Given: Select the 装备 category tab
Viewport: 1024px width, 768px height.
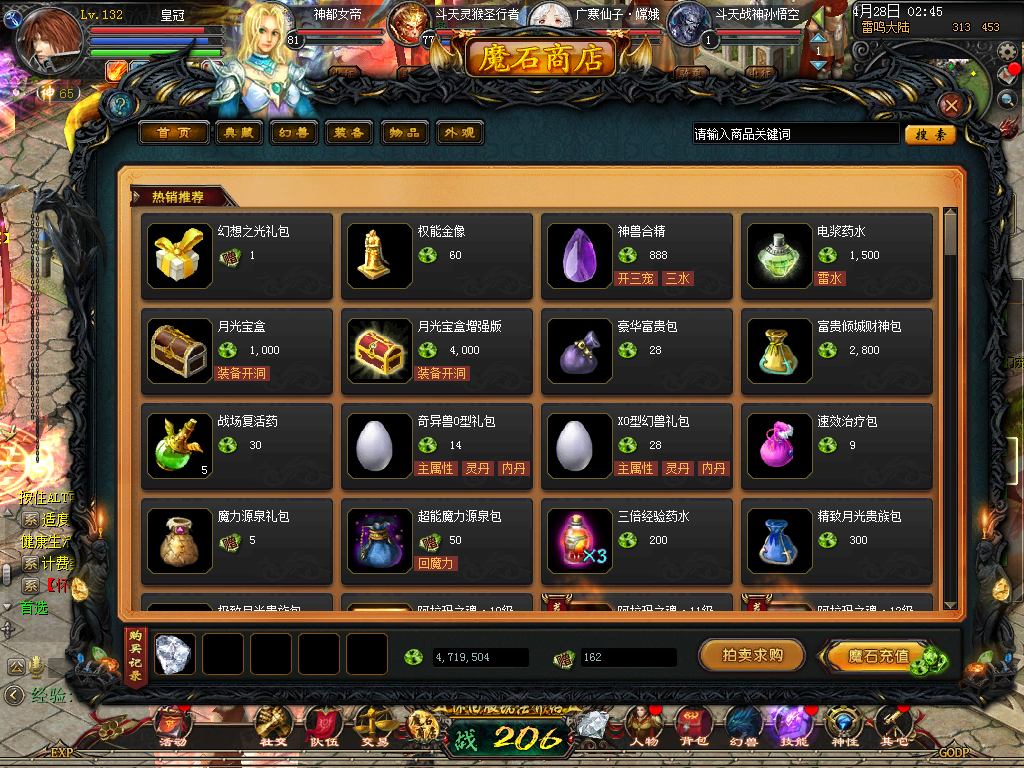Looking at the screenshot, I should pos(349,133).
